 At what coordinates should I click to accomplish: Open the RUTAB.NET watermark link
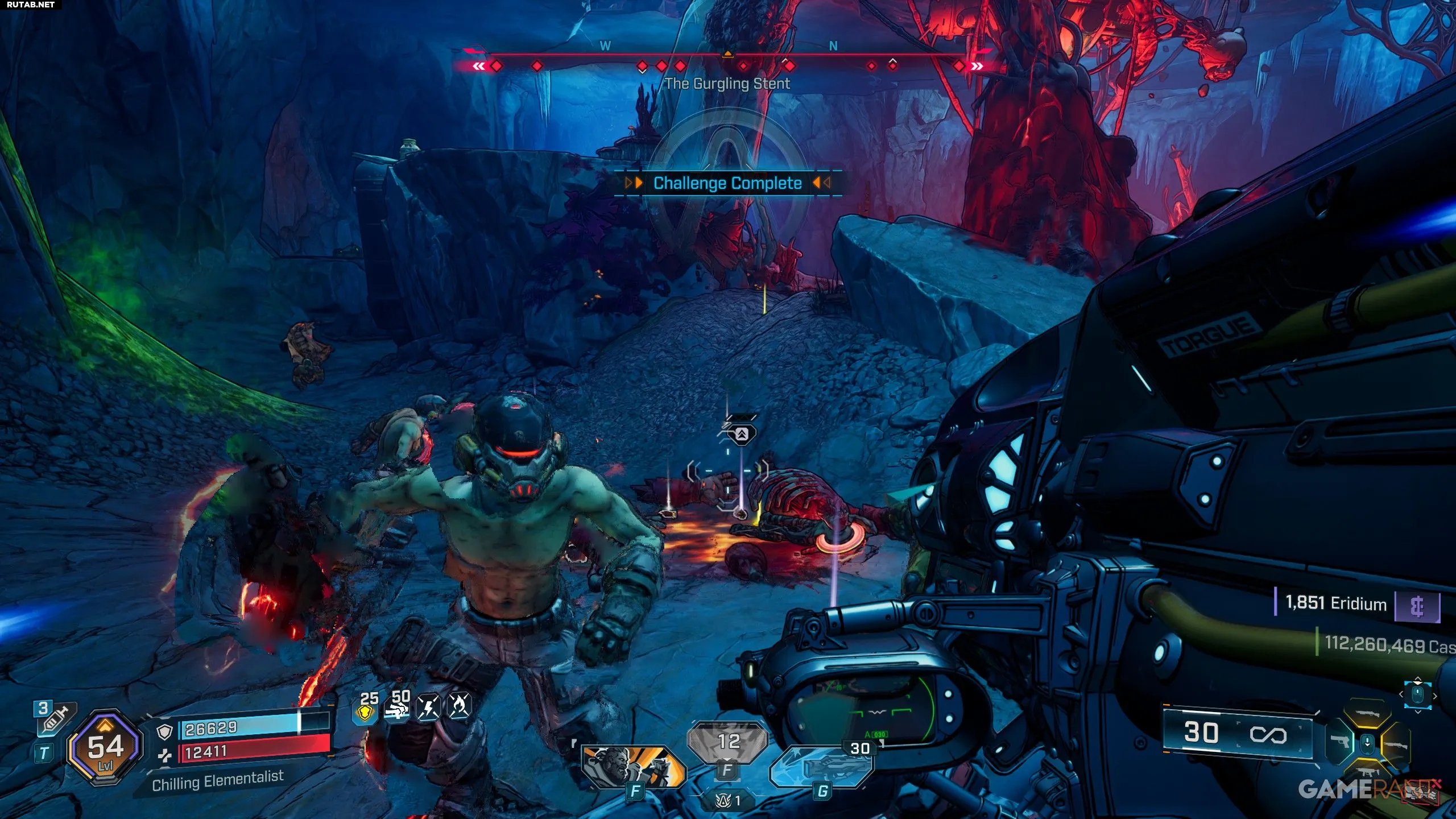tap(31, 5)
